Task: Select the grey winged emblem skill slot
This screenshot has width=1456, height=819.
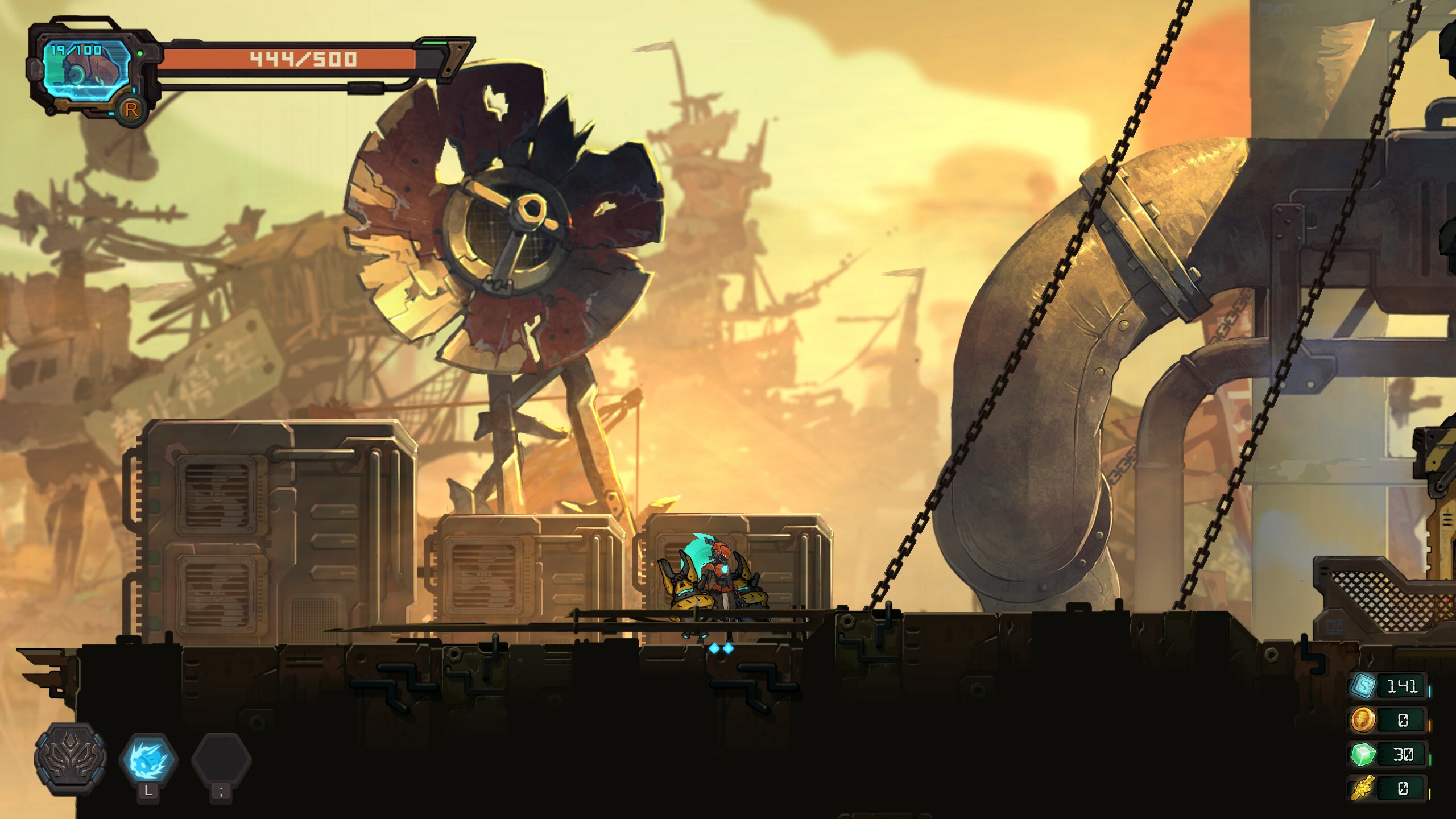Action: (x=71, y=759)
